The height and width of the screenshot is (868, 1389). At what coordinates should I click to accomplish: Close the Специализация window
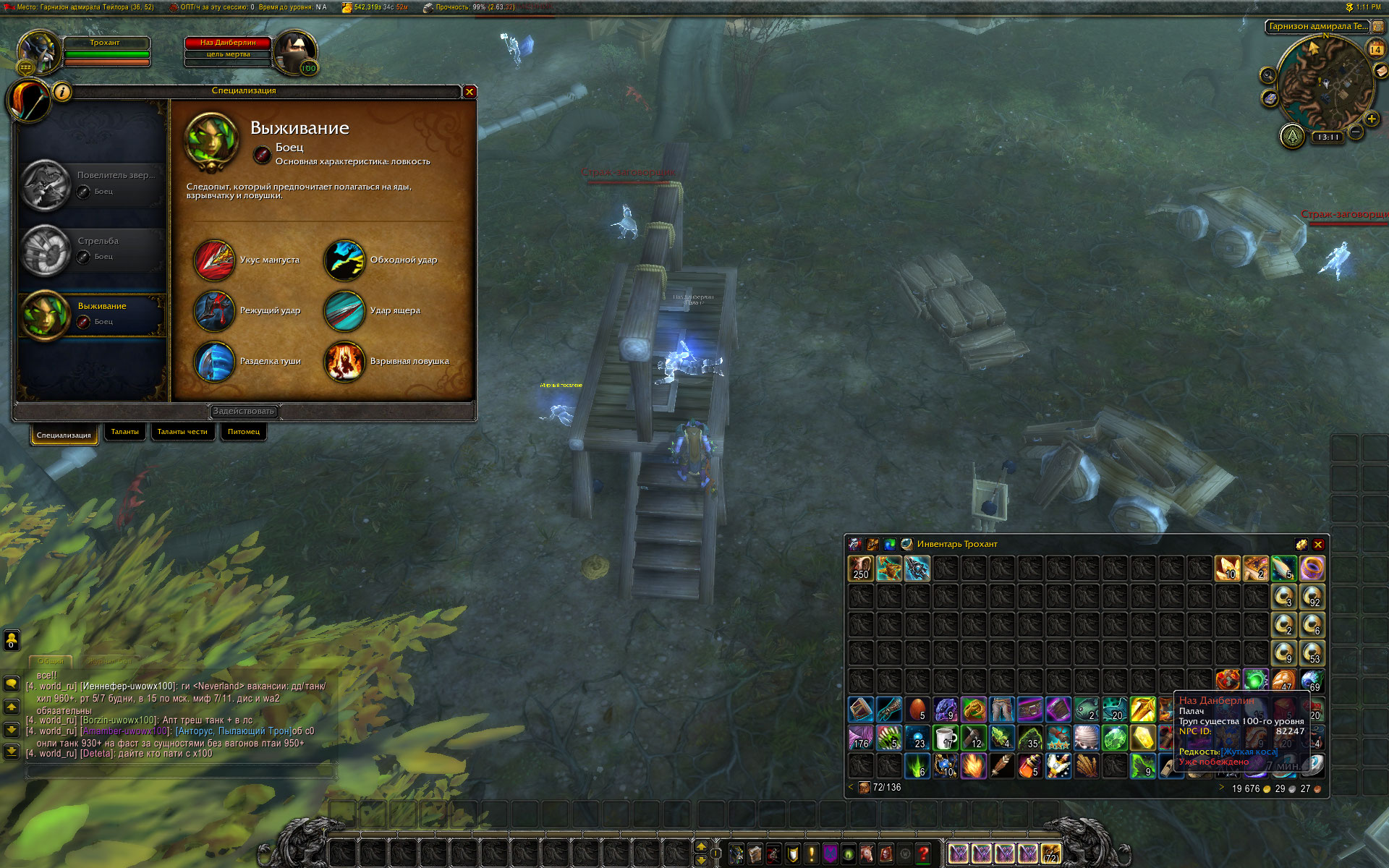470,92
